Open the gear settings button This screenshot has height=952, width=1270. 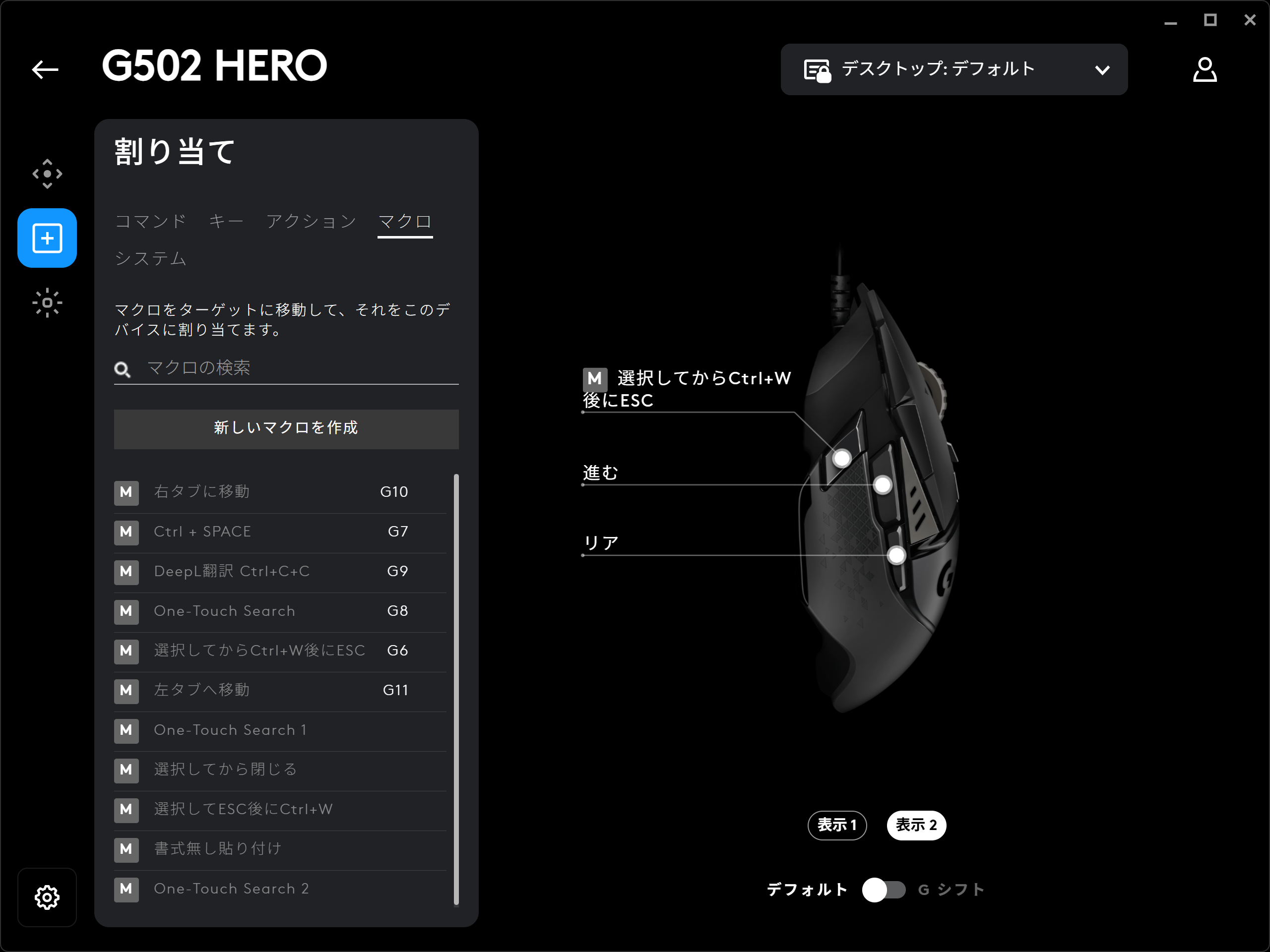tap(47, 897)
